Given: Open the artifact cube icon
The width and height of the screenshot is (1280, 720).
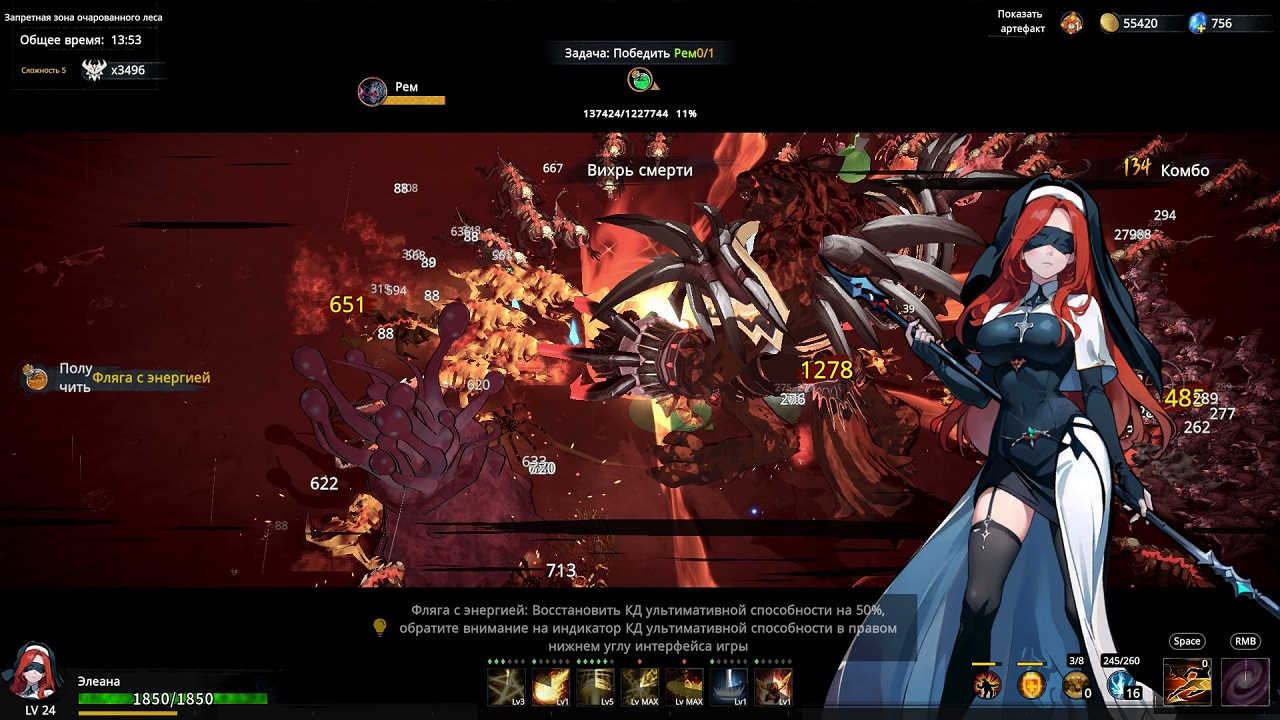Looking at the screenshot, I should click(1071, 23).
